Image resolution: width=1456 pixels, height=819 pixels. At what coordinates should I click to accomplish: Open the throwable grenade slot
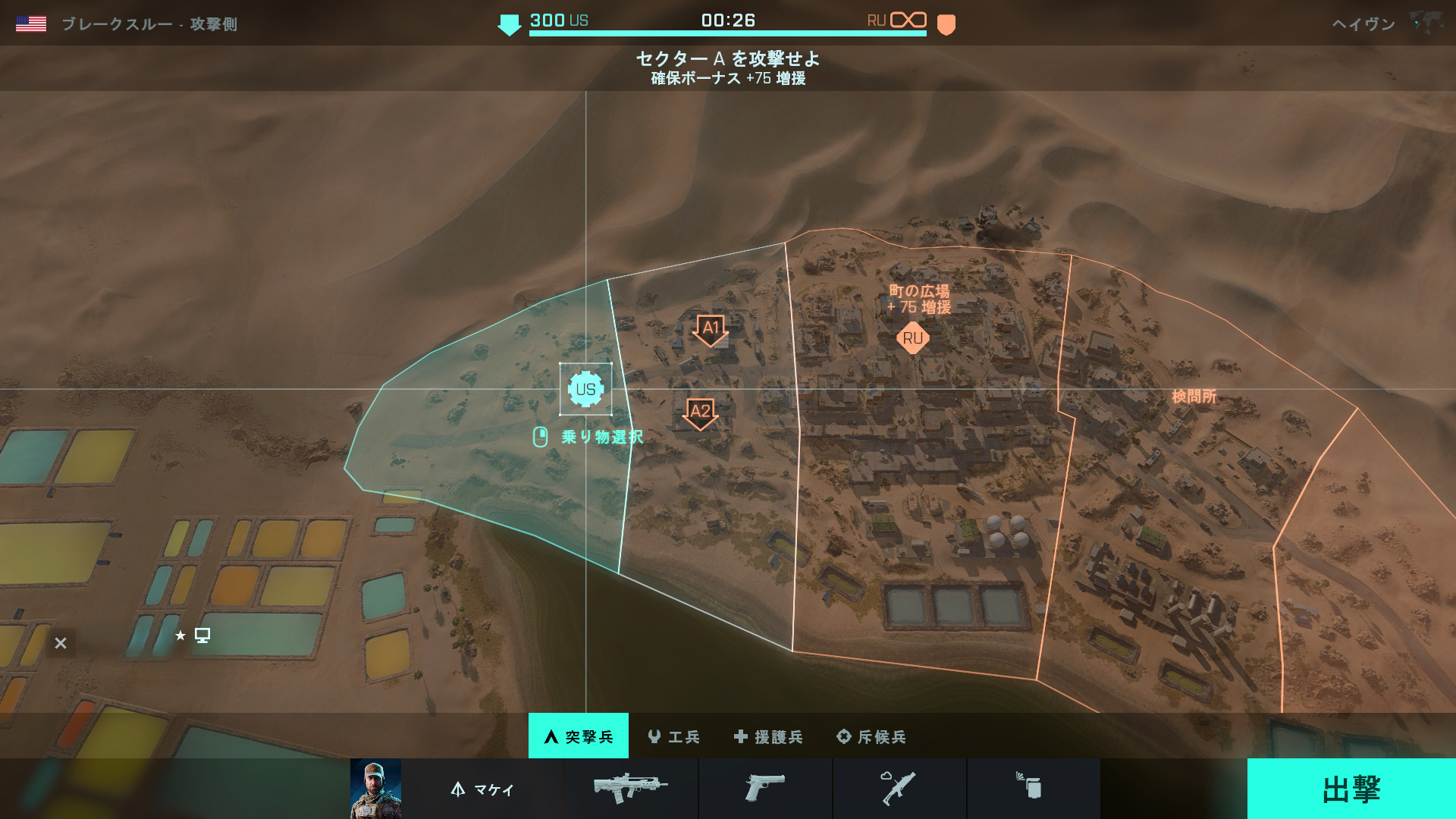point(1032,788)
